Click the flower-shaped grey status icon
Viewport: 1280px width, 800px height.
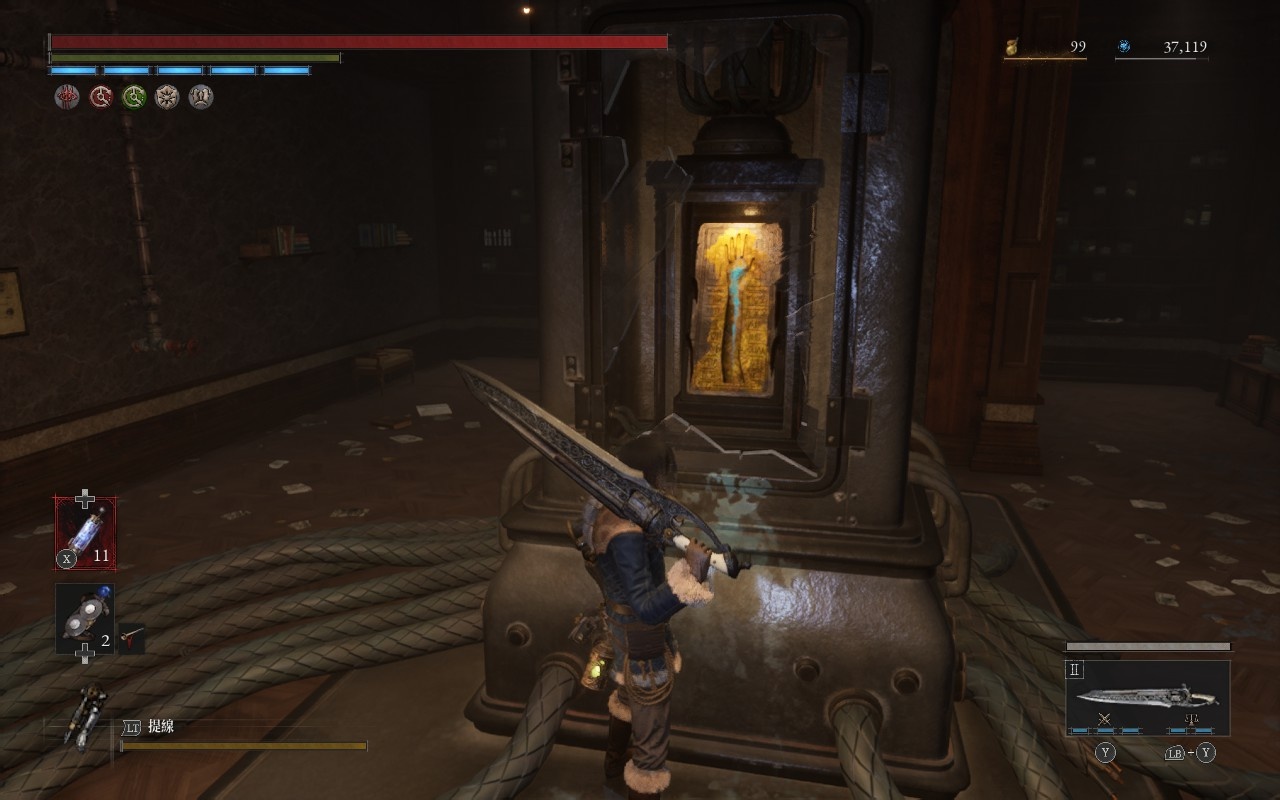167,97
